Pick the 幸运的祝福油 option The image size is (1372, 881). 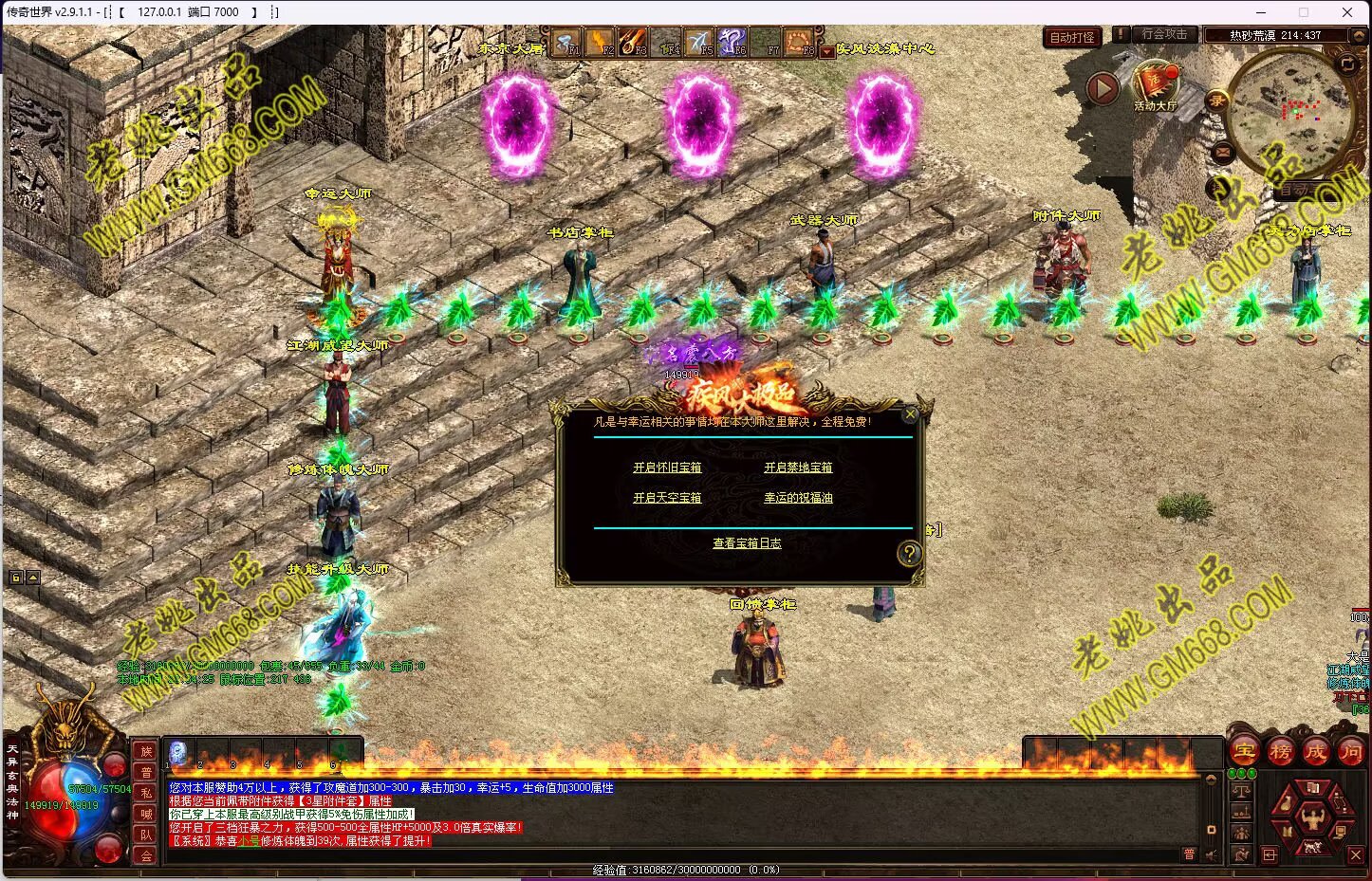click(x=798, y=498)
